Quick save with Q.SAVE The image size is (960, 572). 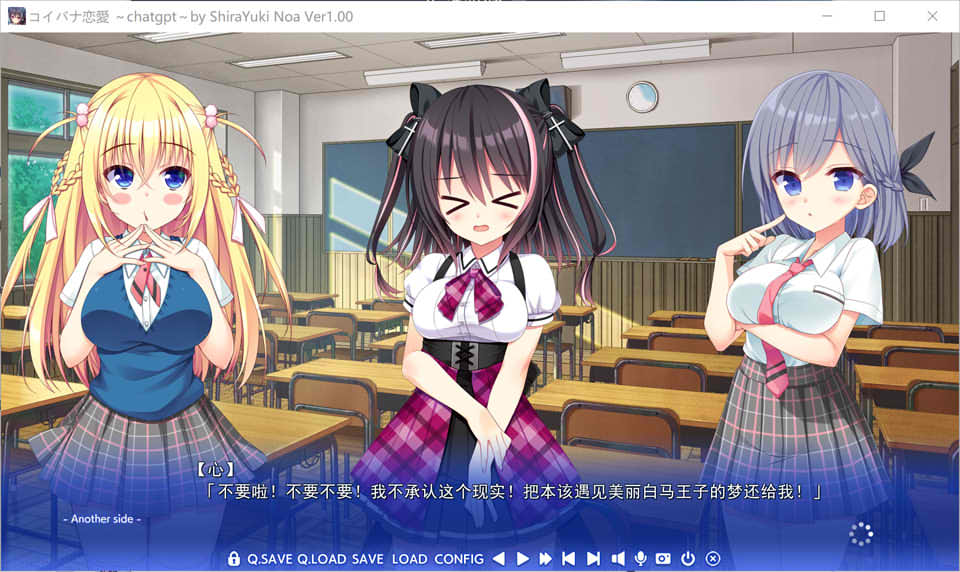[x=270, y=559]
